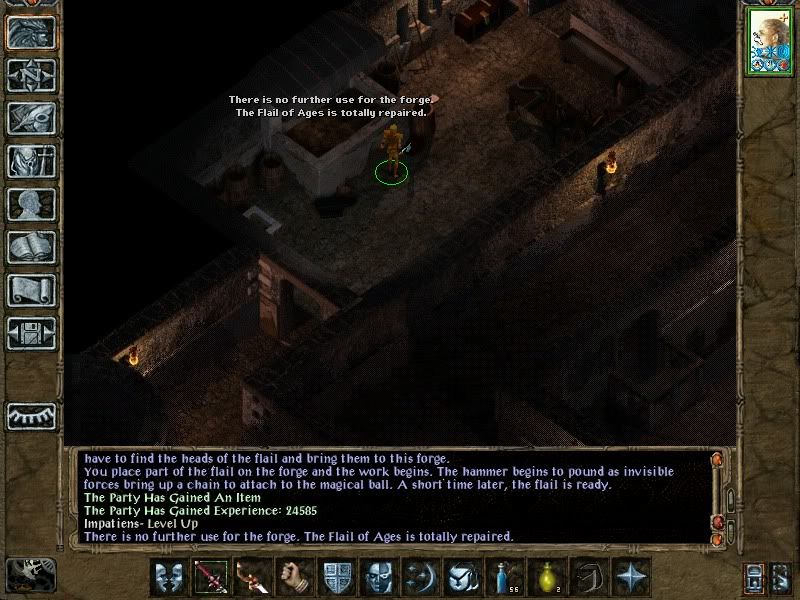Open the priest scroll button
The image size is (800, 600).
31,290
